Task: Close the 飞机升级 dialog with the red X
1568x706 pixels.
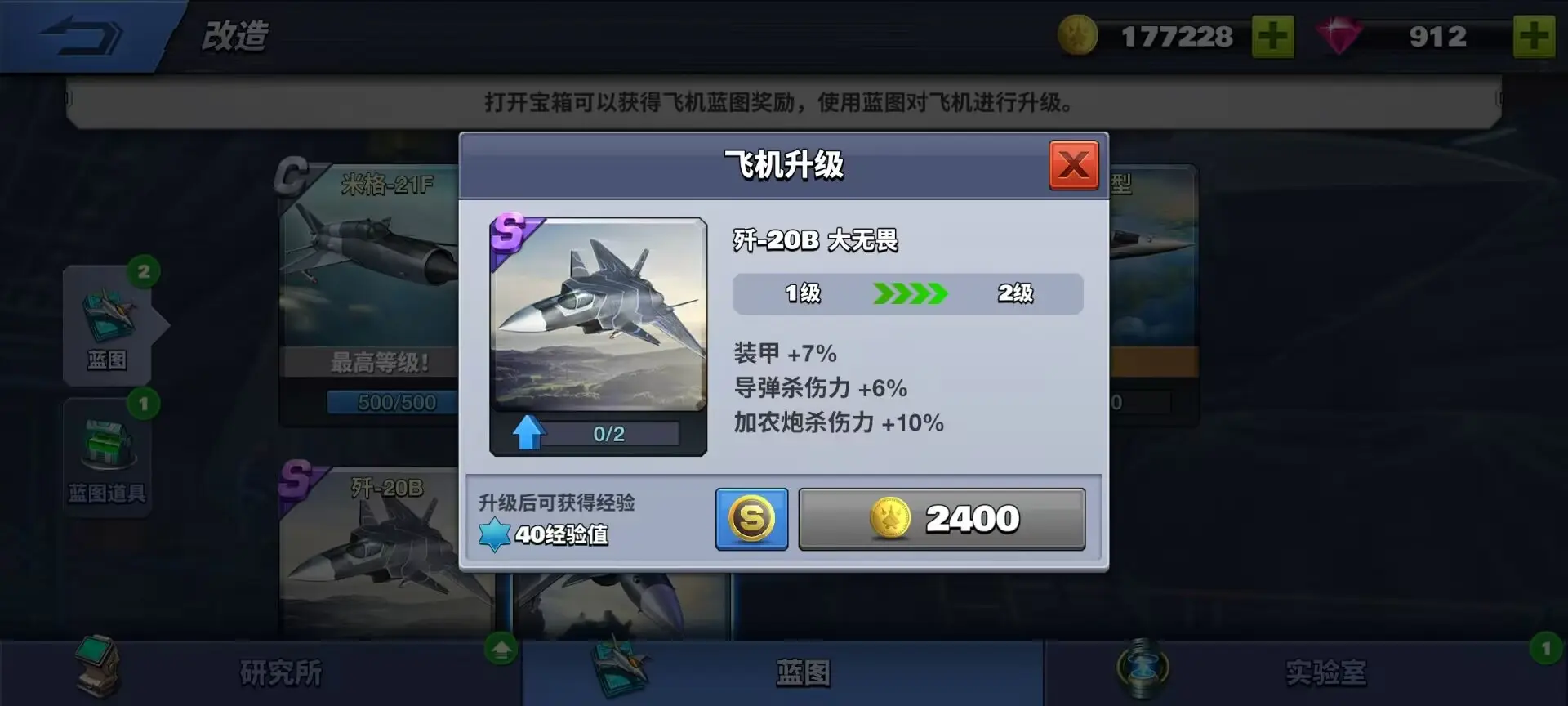Action: tap(1072, 164)
